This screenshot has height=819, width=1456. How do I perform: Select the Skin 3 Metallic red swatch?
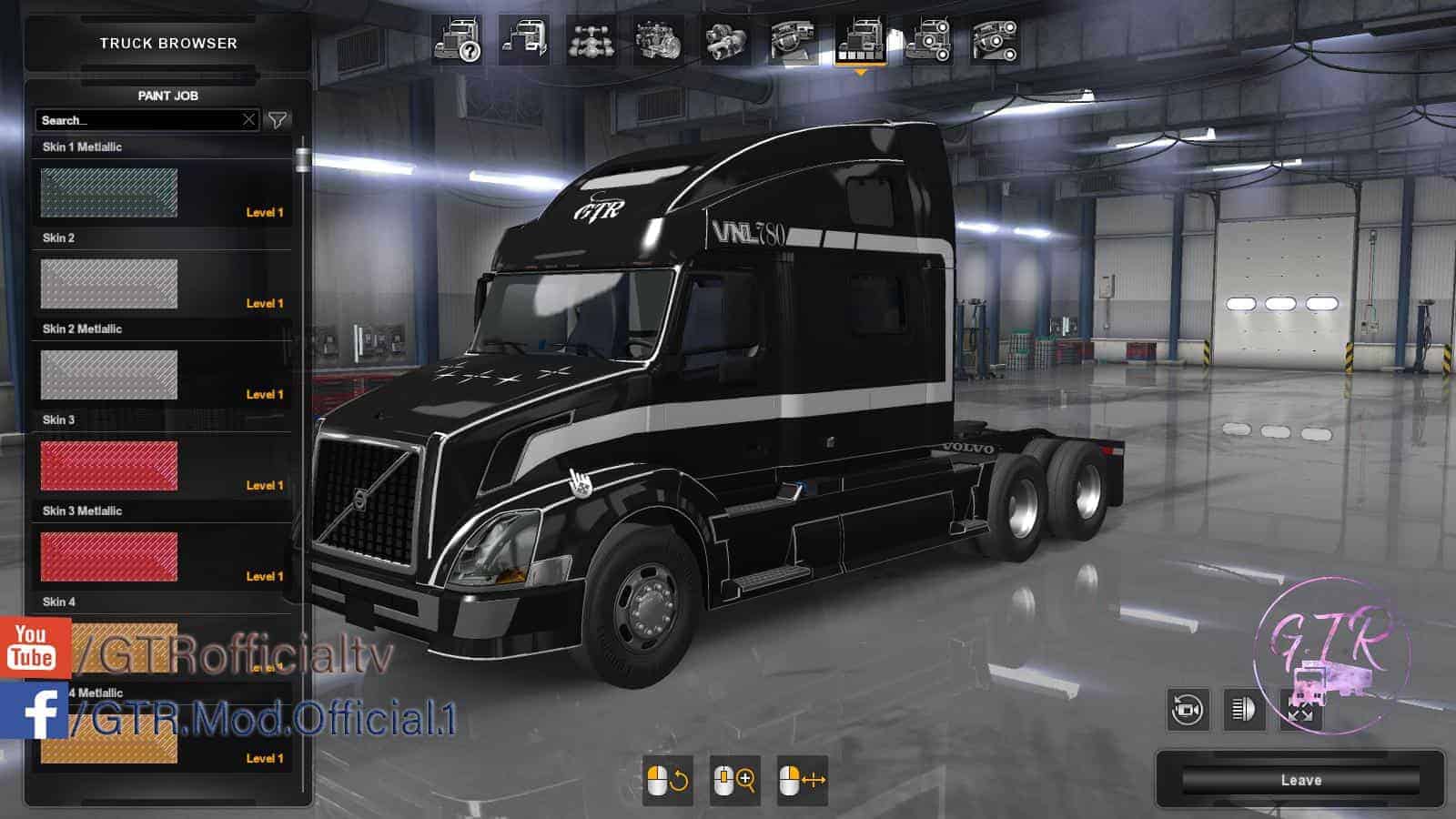pyautogui.click(x=109, y=556)
